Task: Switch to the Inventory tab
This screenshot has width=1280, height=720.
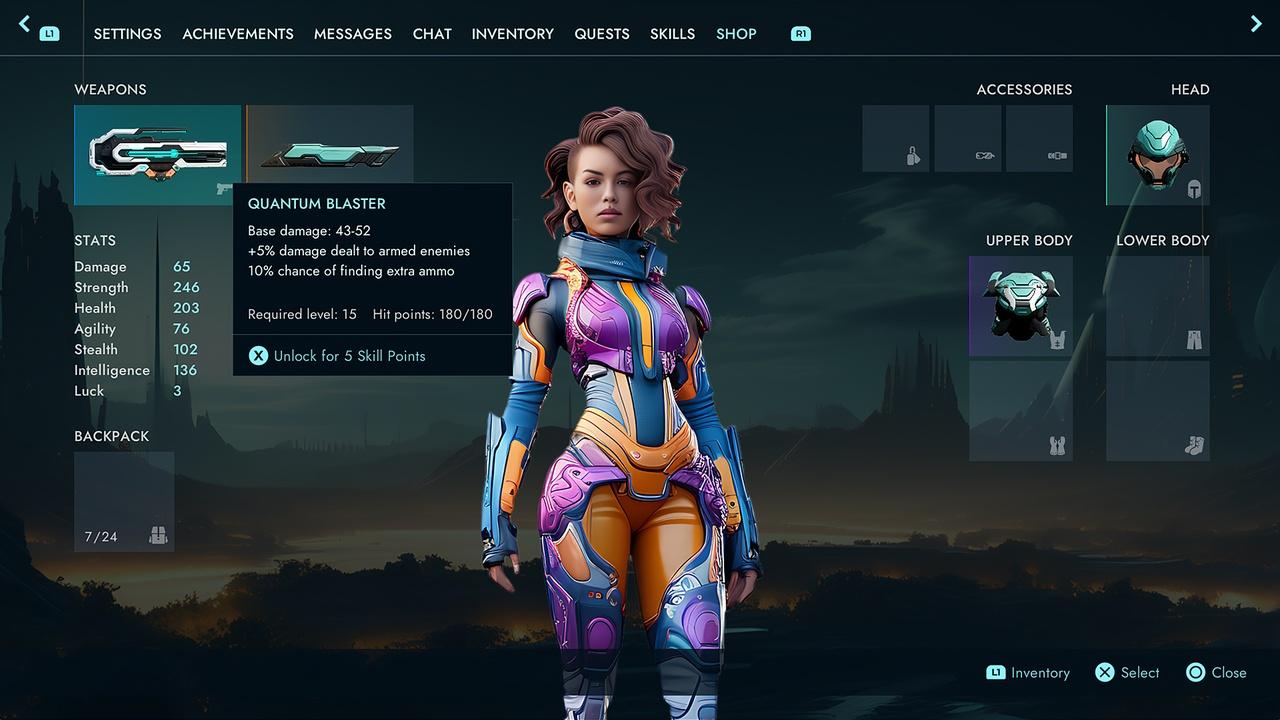Action: point(513,34)
